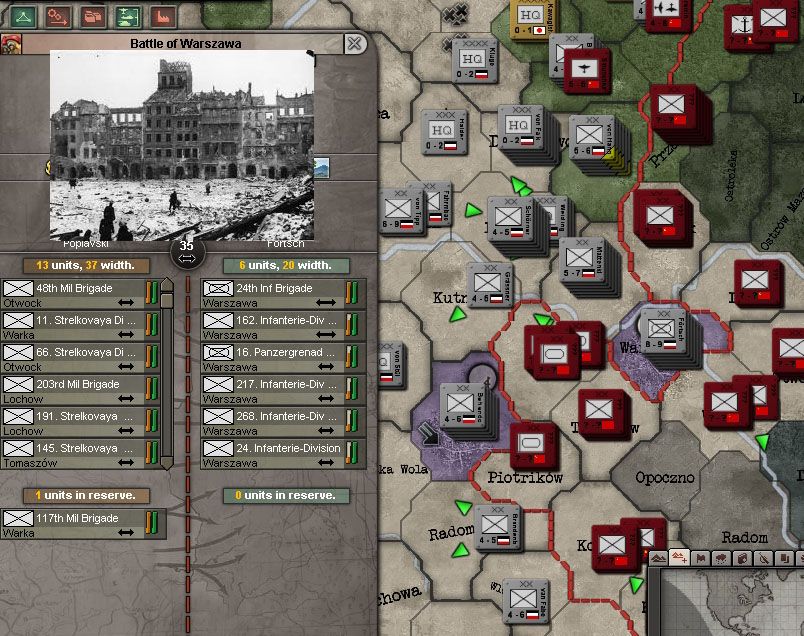This screenshot has height=636, width=804.
Task: Click the 217. Infanterie-Div entry
Action: coord(283,390)
